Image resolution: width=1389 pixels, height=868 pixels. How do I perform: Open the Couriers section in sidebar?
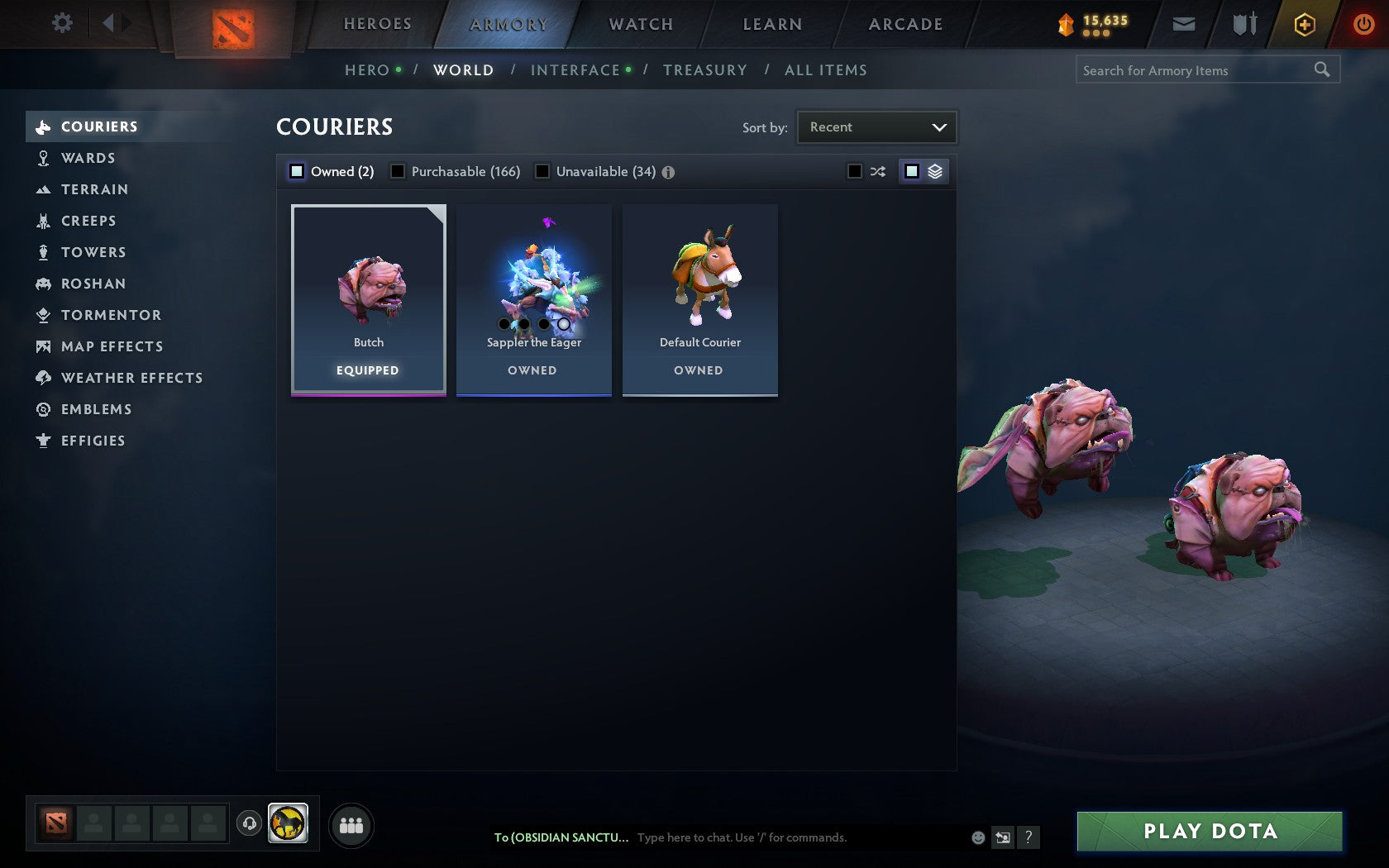(x=98, y=126)
